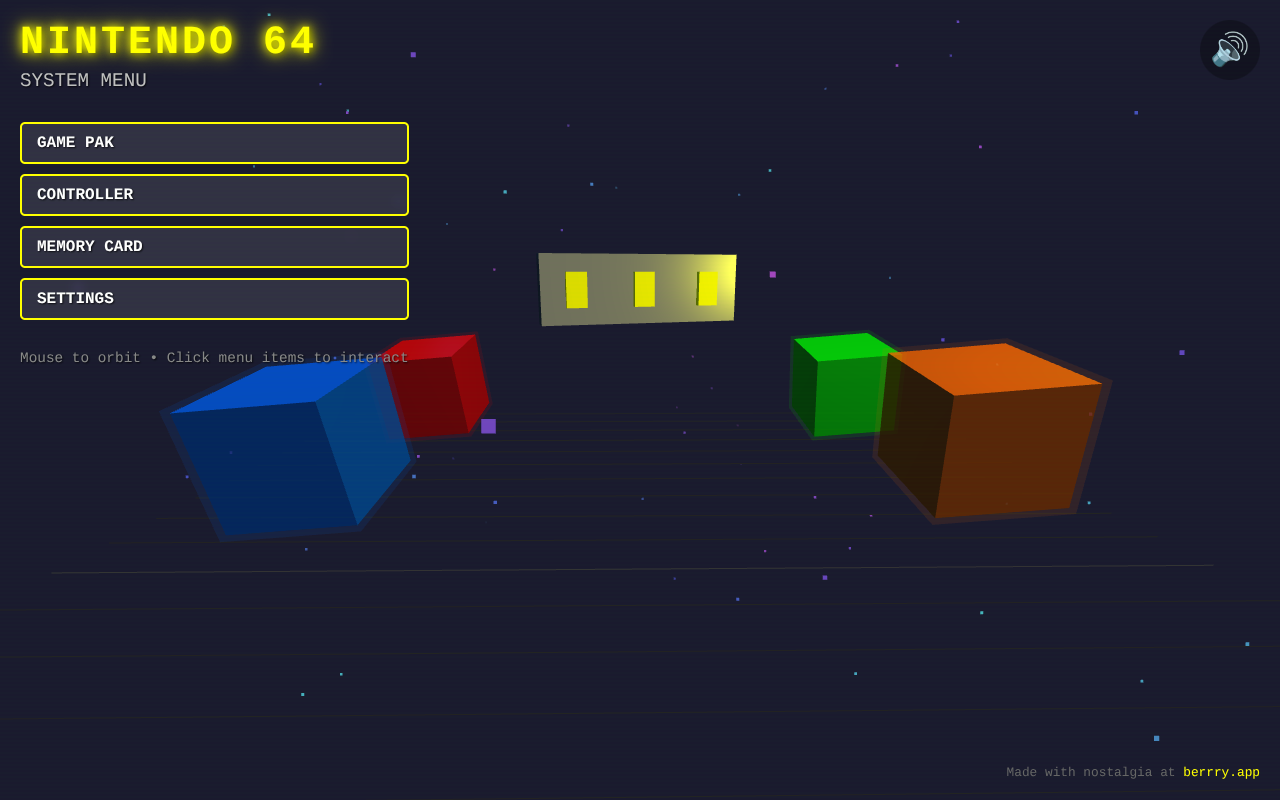Click the middle yellow pin on the cartridge
The image size is (1280, 800).
click(643, 289)
